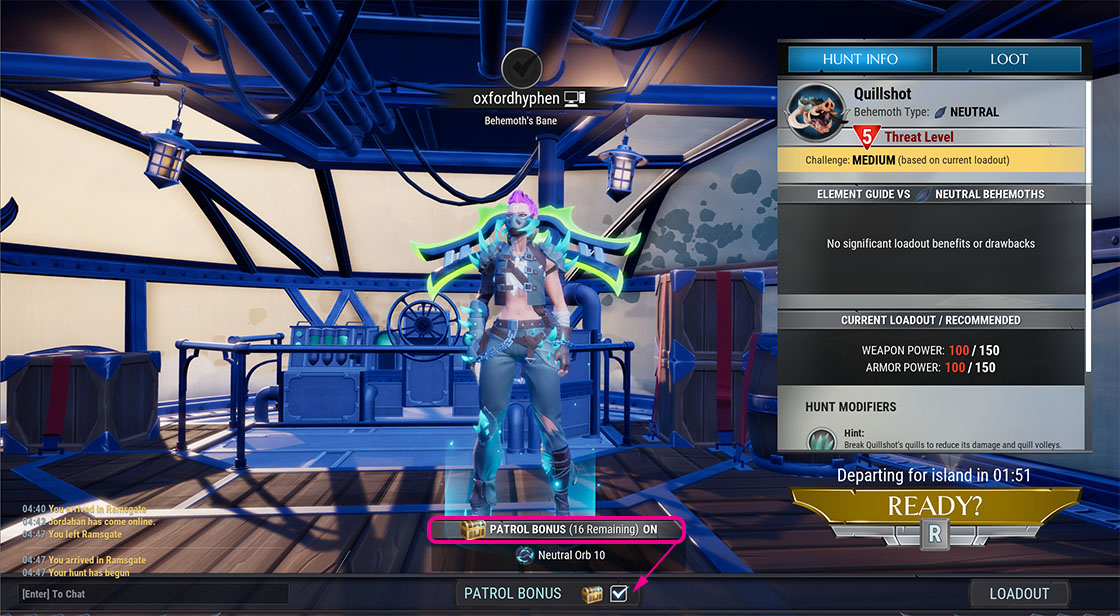Click the chat input box
1120x616 pixels.
tap(150, 594)
